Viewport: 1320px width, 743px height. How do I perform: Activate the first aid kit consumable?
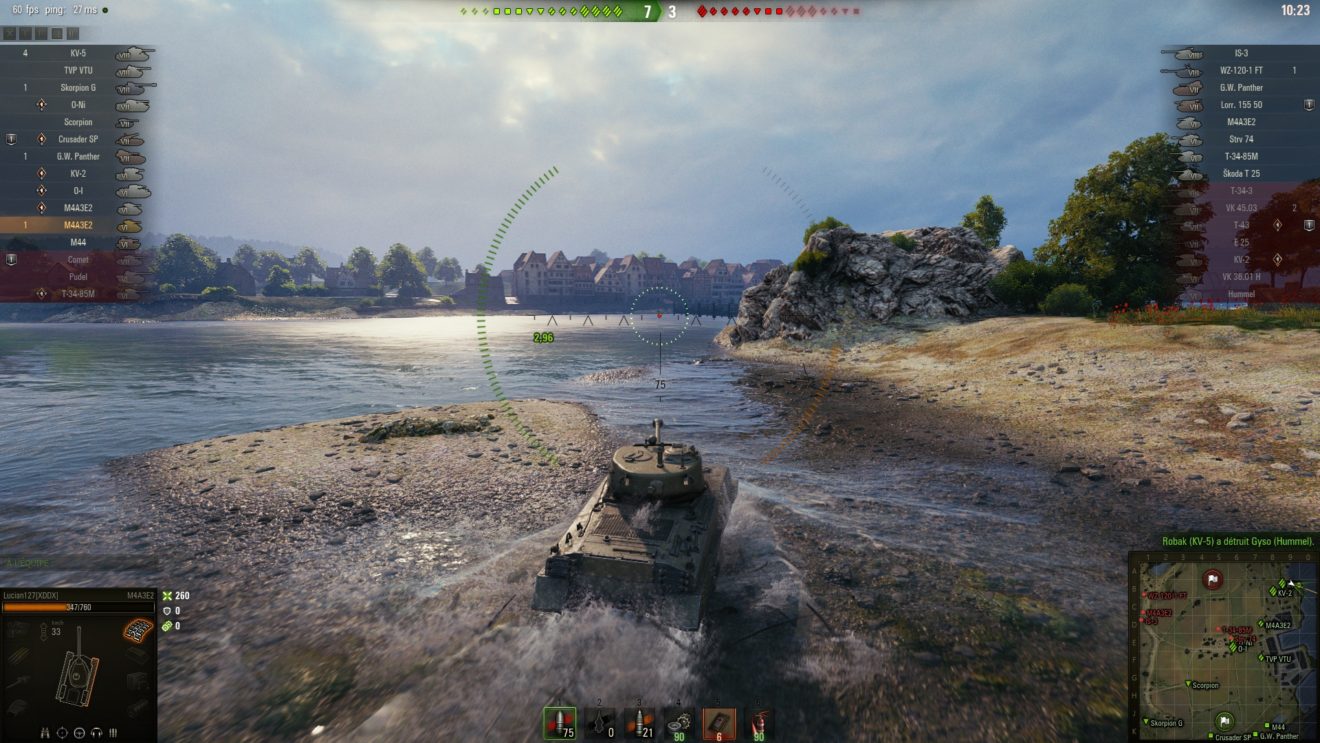719,722
